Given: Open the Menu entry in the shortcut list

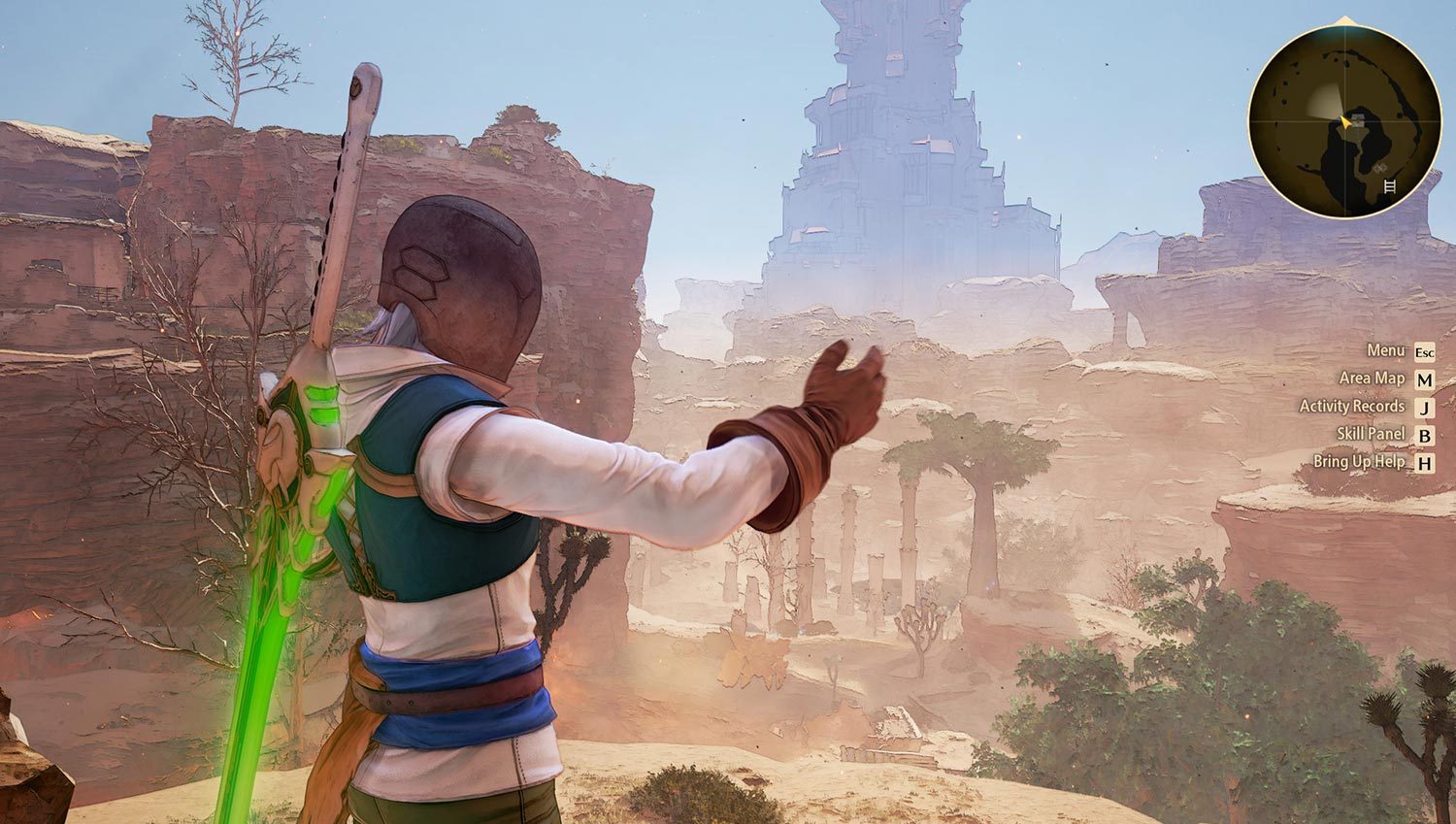Looking at the screenshot, I should [x=1386, y=353].
